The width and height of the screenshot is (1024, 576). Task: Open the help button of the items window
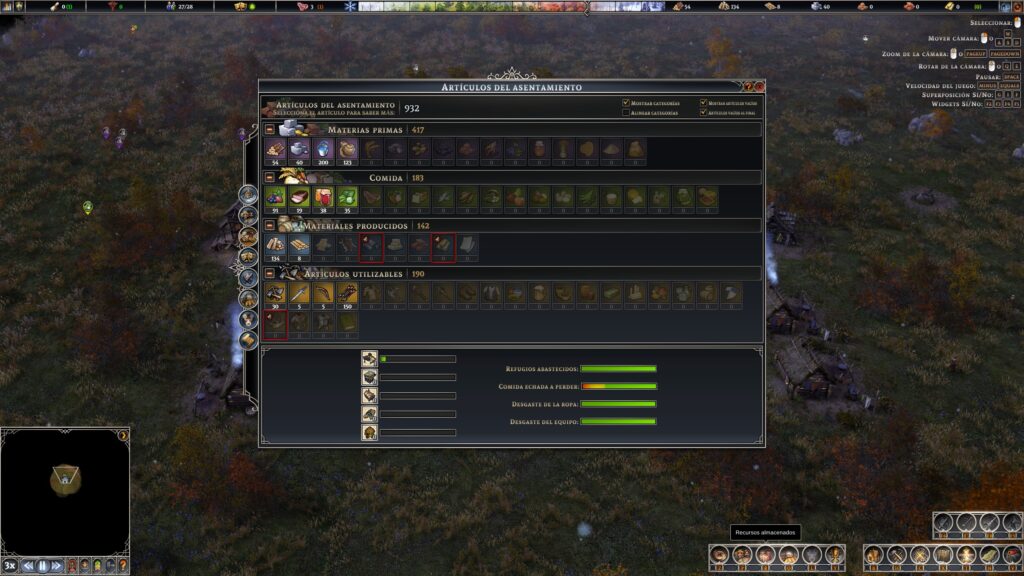pos(748,87)
